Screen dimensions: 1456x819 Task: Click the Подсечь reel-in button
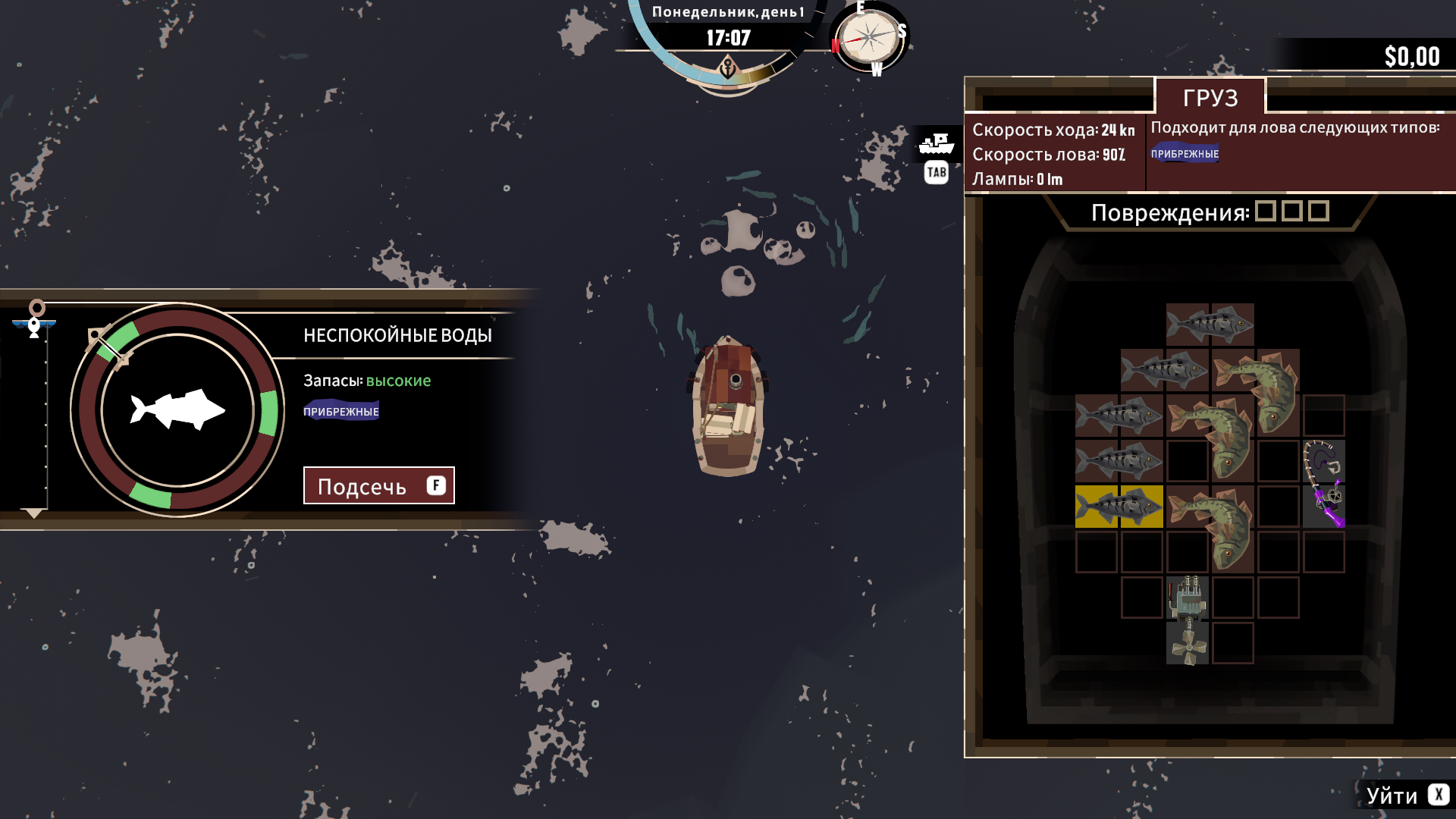tap(378, 485)
